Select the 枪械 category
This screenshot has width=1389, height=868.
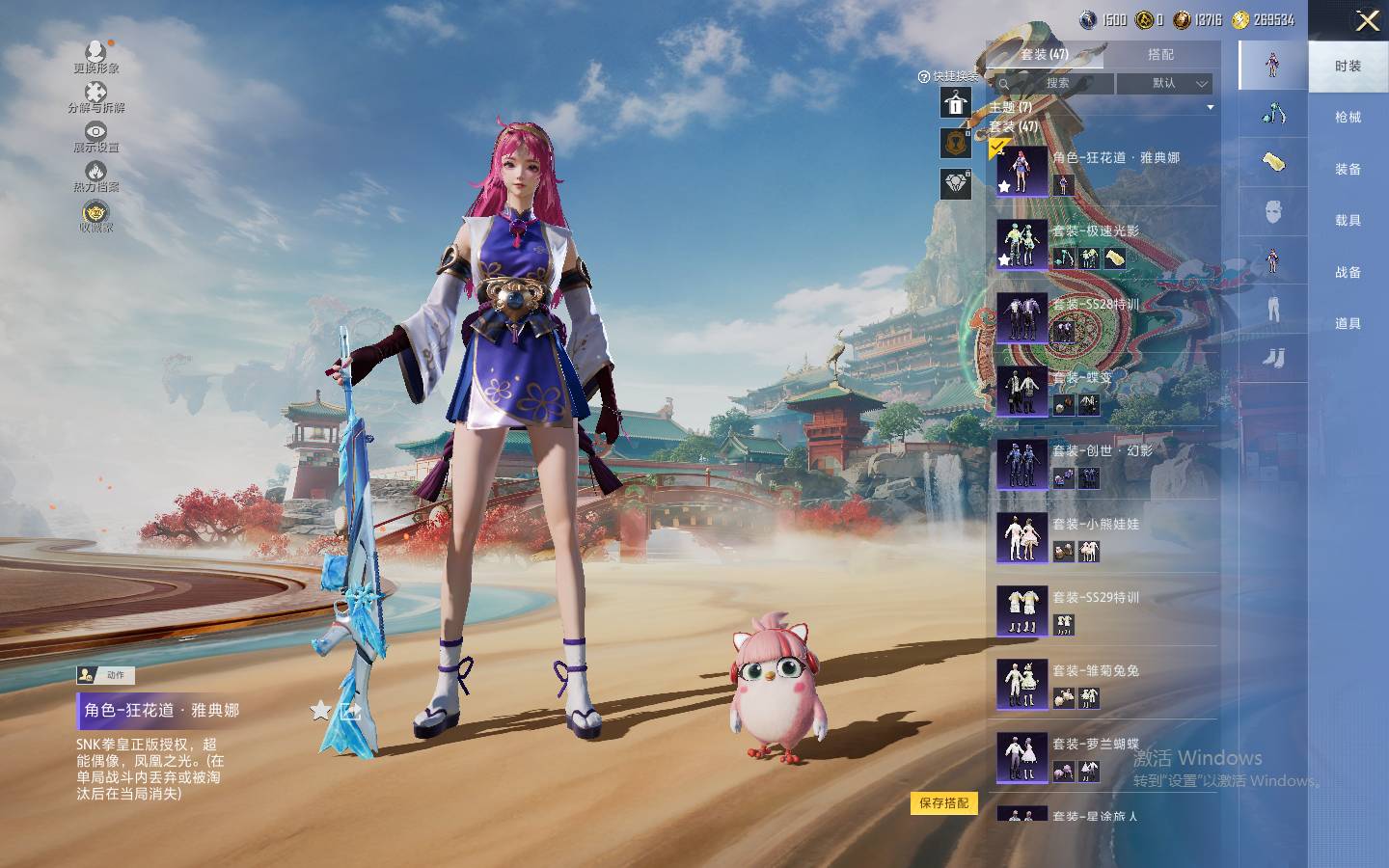[1348, 118]
